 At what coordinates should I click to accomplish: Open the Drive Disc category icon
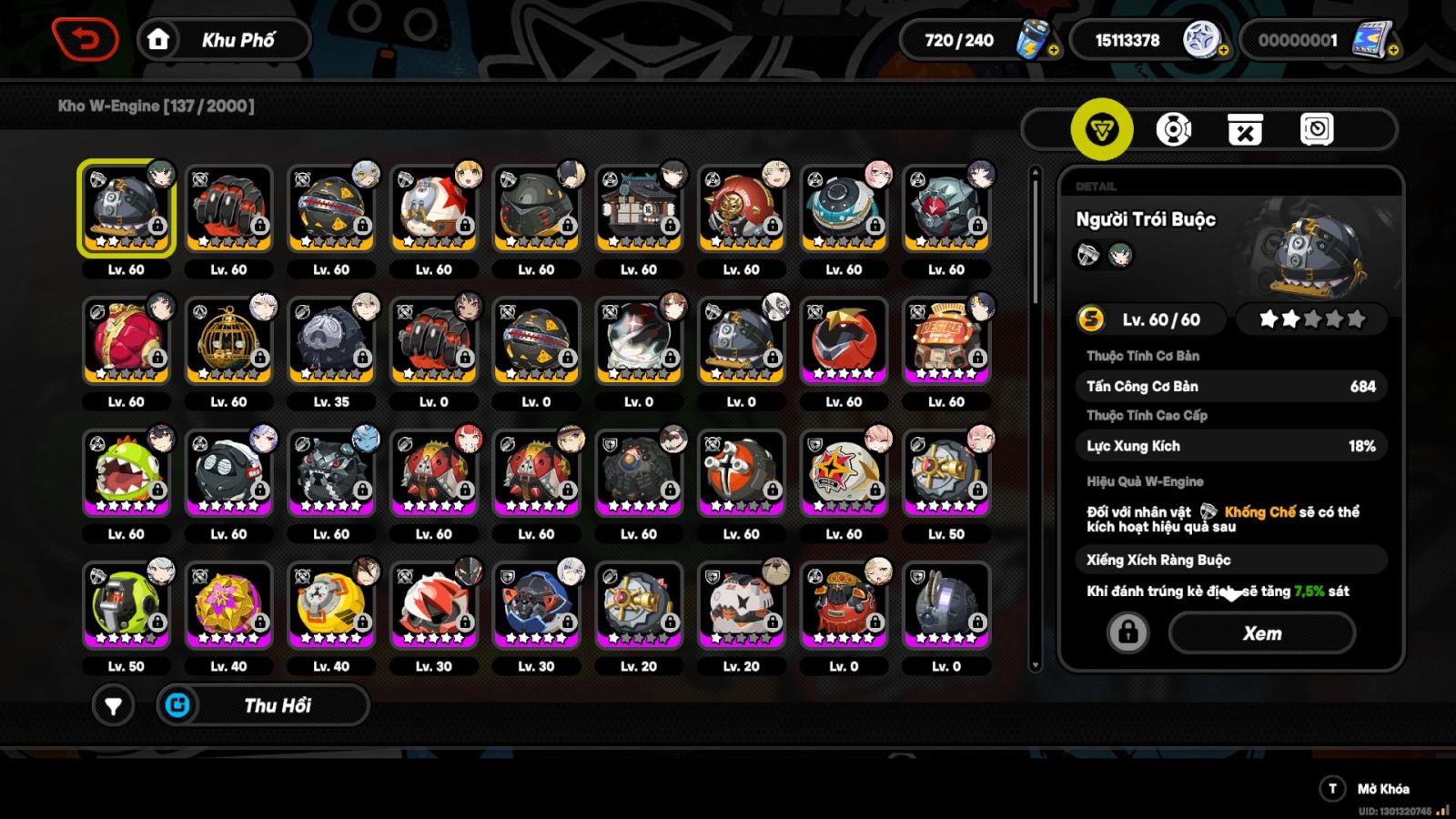pos(1174,129)
